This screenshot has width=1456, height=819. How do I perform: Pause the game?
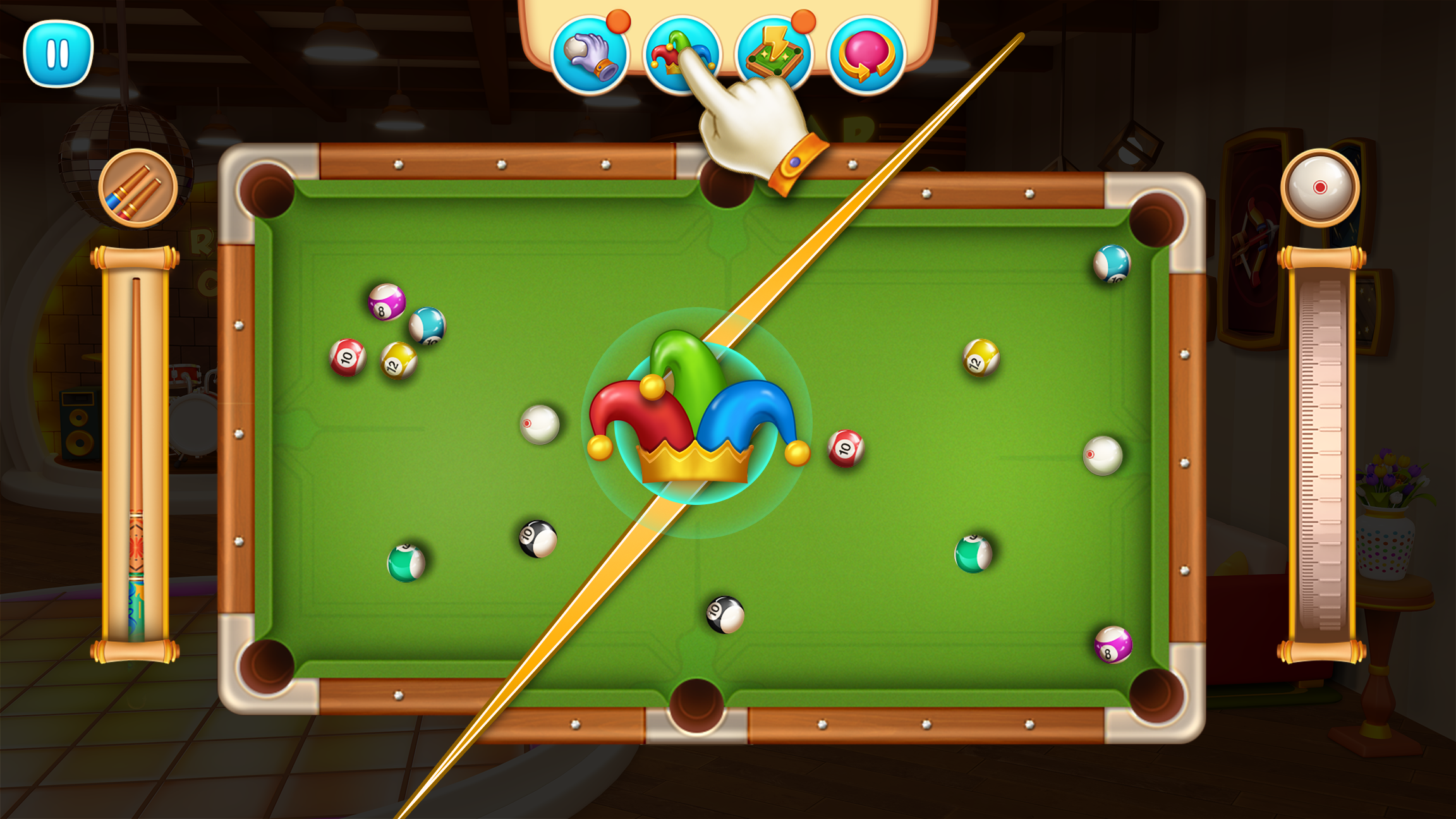pos(57,54)
